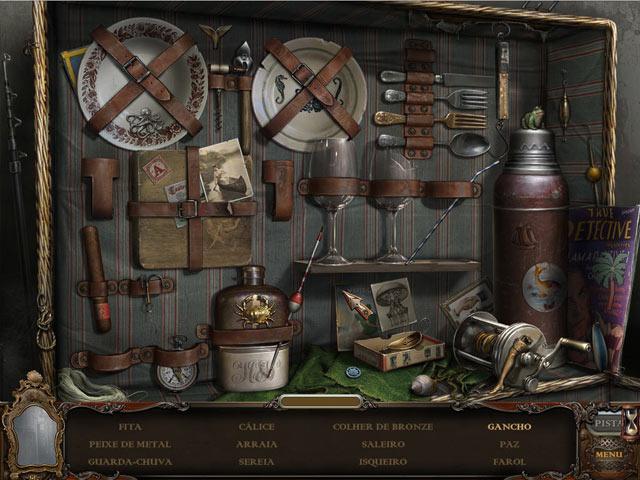Select PAZ in the object list
This screenshot has width=640, height=480.
[509, 444]
